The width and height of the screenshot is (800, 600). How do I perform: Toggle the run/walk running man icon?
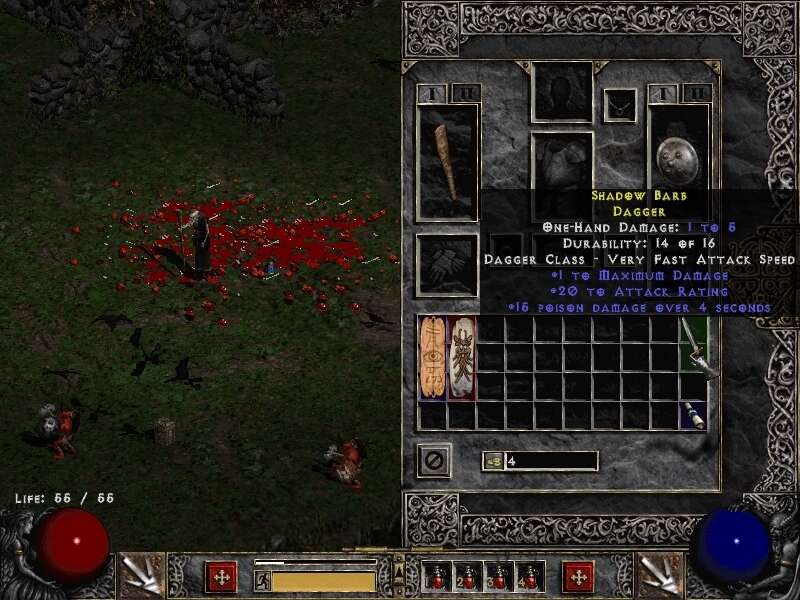[x=263, y=578]
